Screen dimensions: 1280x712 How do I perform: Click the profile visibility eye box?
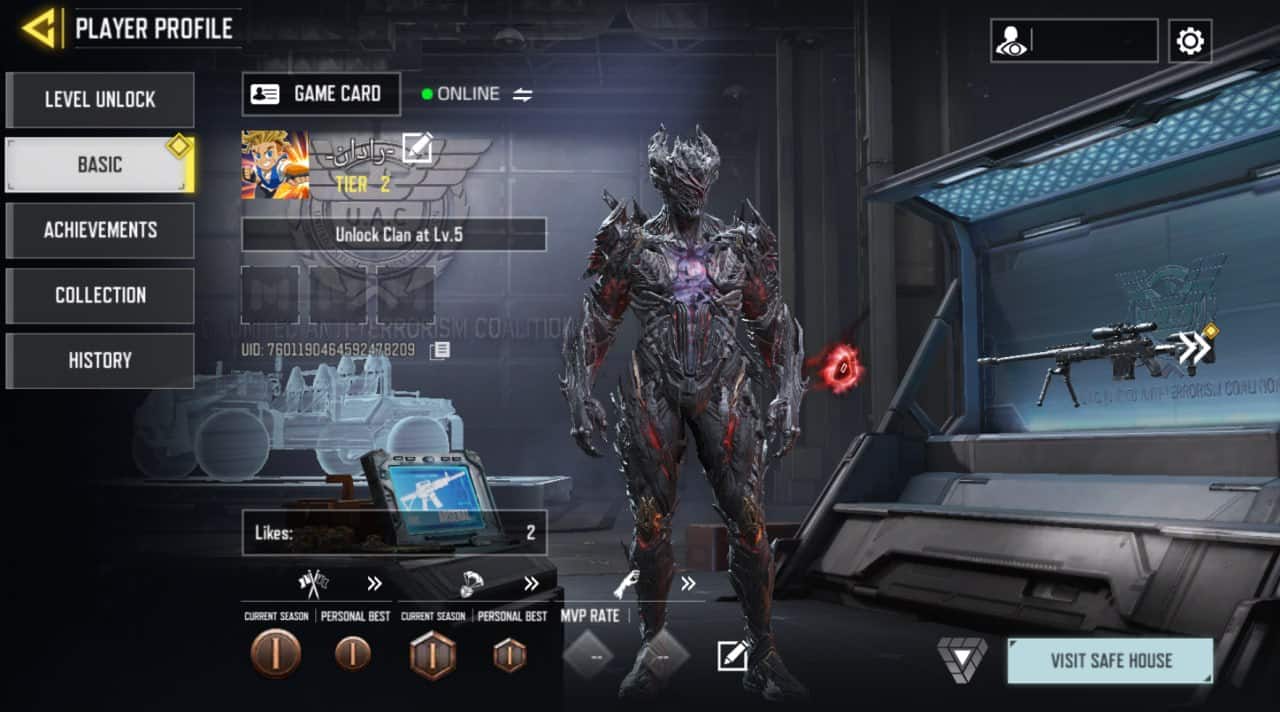(1074, 41)
